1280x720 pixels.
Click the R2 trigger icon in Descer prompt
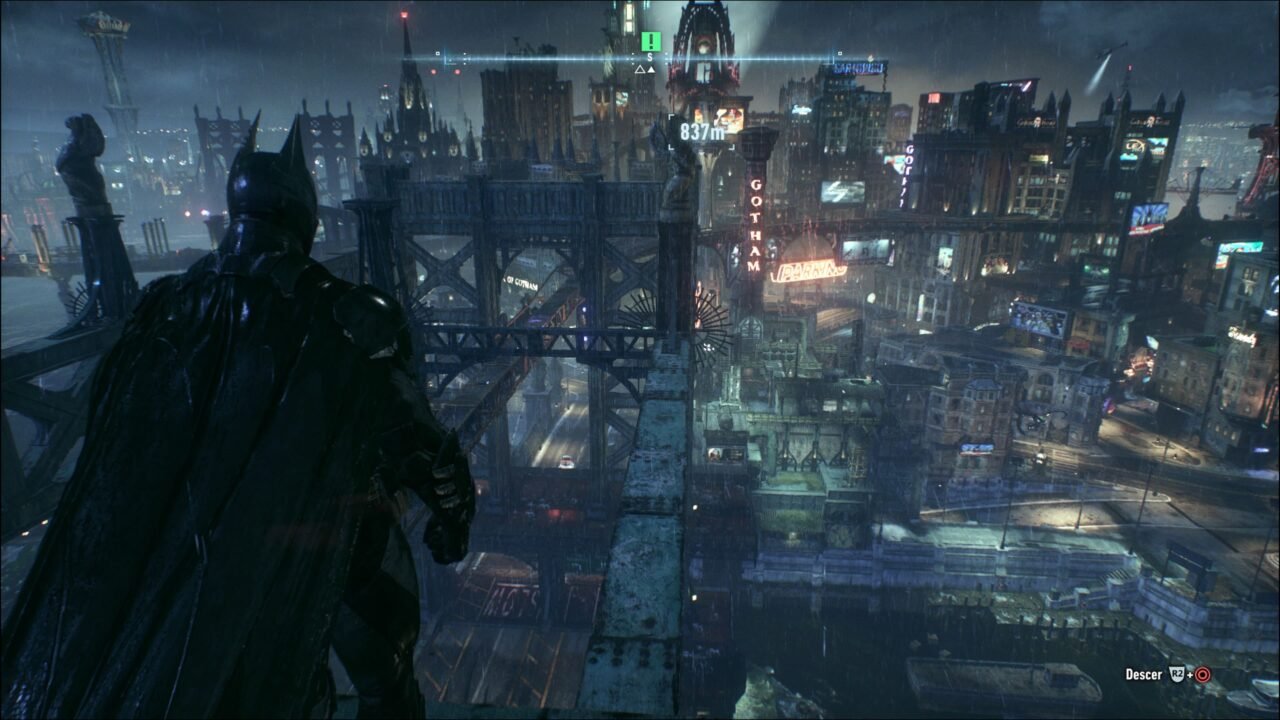pyautogui.click(x=1177, y=674)
